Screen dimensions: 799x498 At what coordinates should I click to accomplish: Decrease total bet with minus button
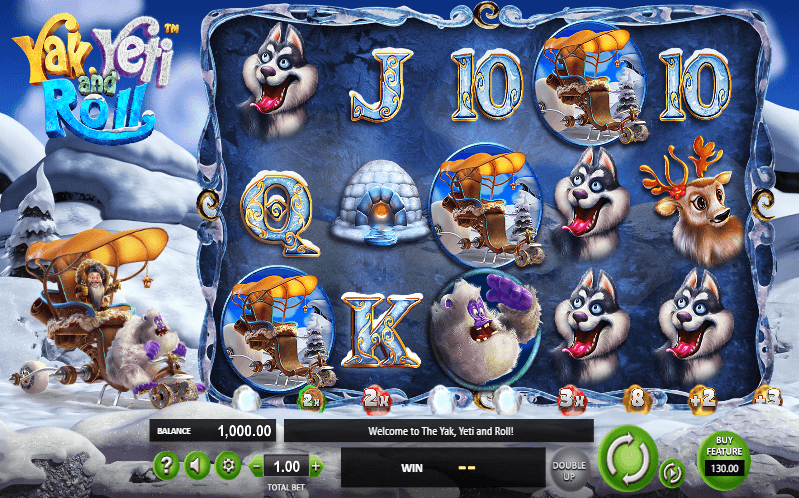tap(257, 466)
